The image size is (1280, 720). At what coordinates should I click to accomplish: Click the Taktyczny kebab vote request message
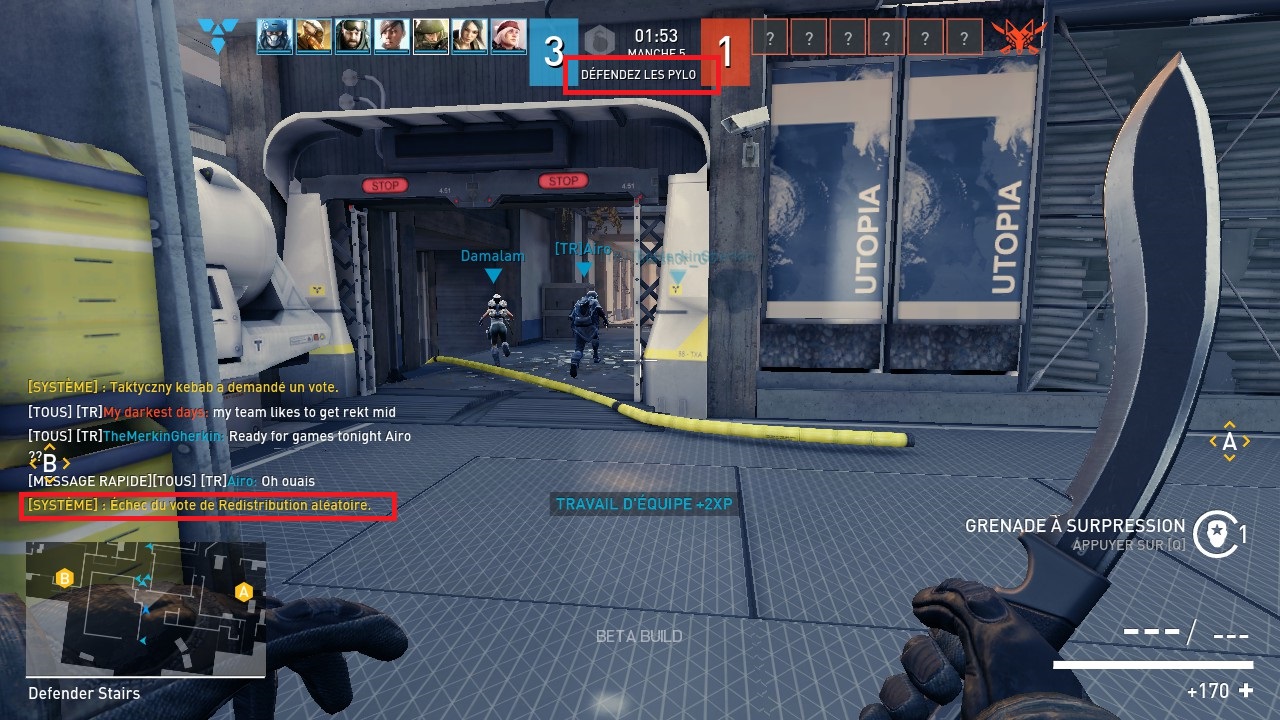tap(183, 387)
